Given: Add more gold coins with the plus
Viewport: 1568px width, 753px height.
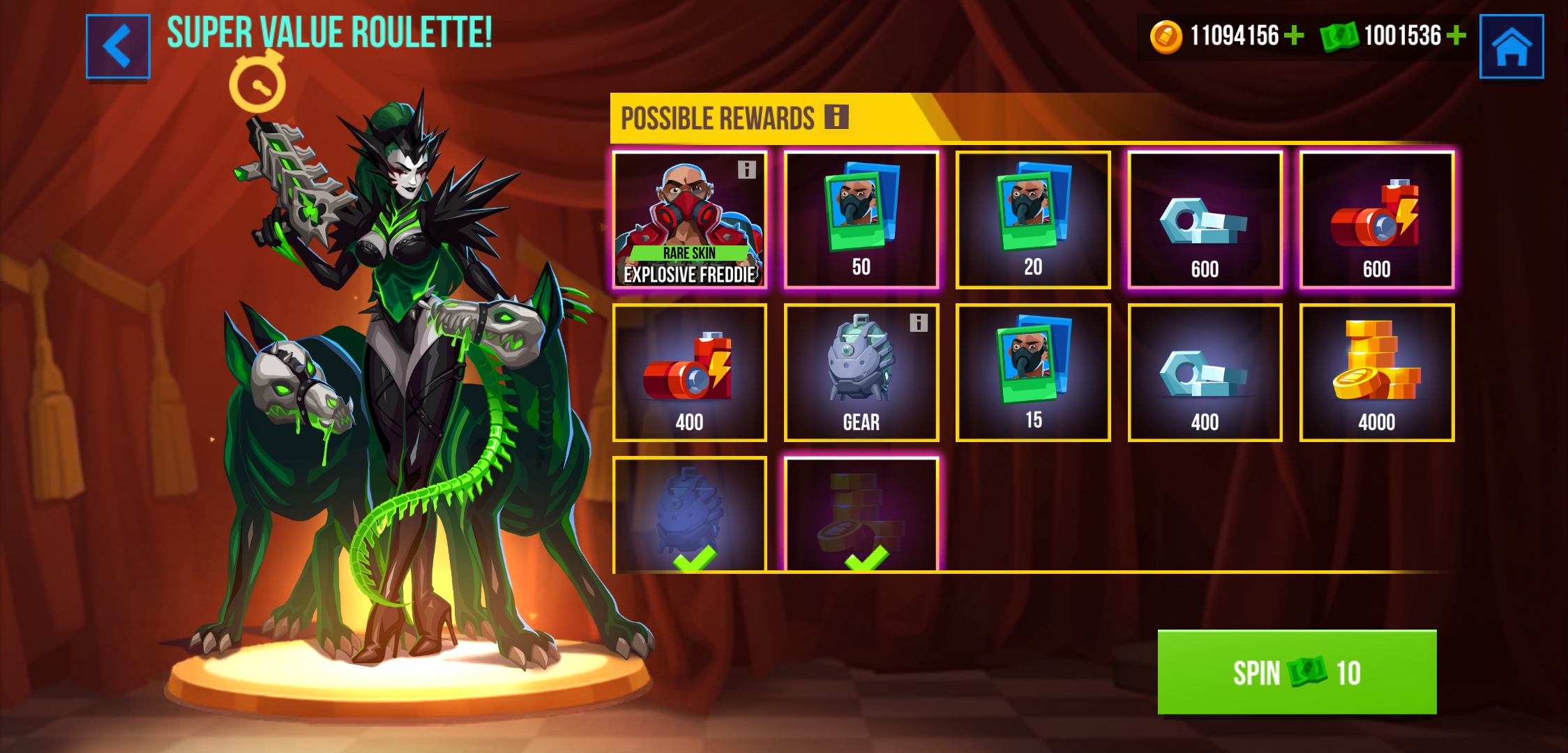Looking at the screenshot, I should (1294, 36).
